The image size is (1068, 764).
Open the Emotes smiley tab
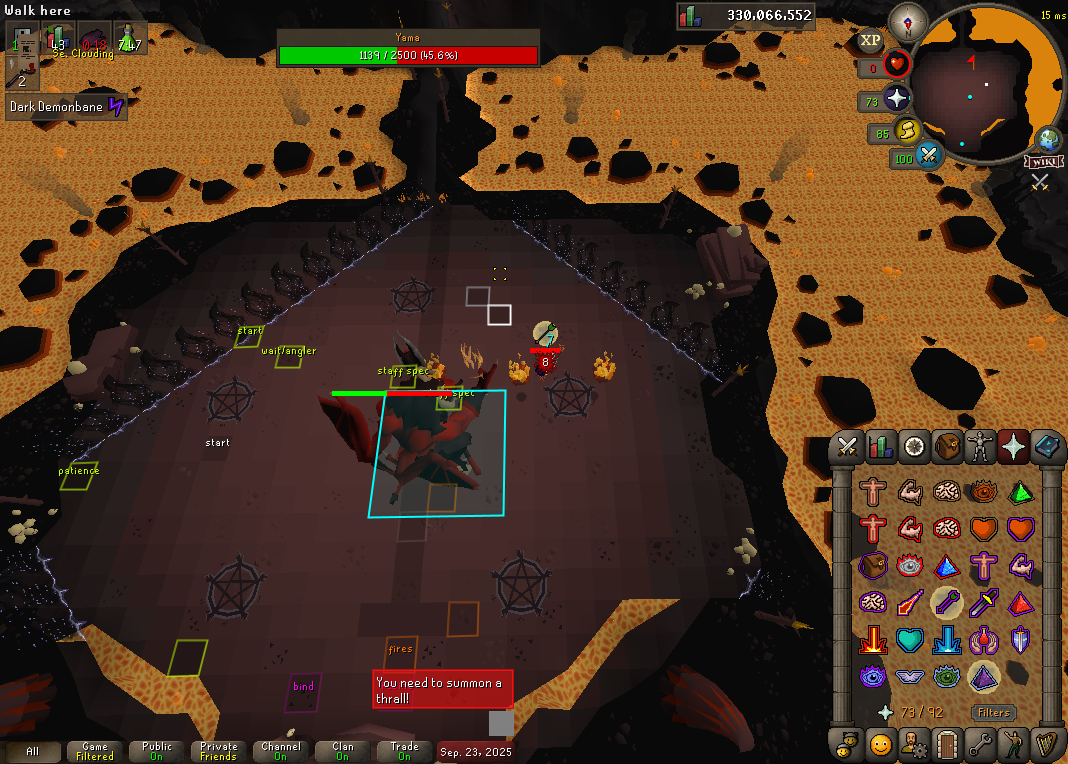pos(881,744)
